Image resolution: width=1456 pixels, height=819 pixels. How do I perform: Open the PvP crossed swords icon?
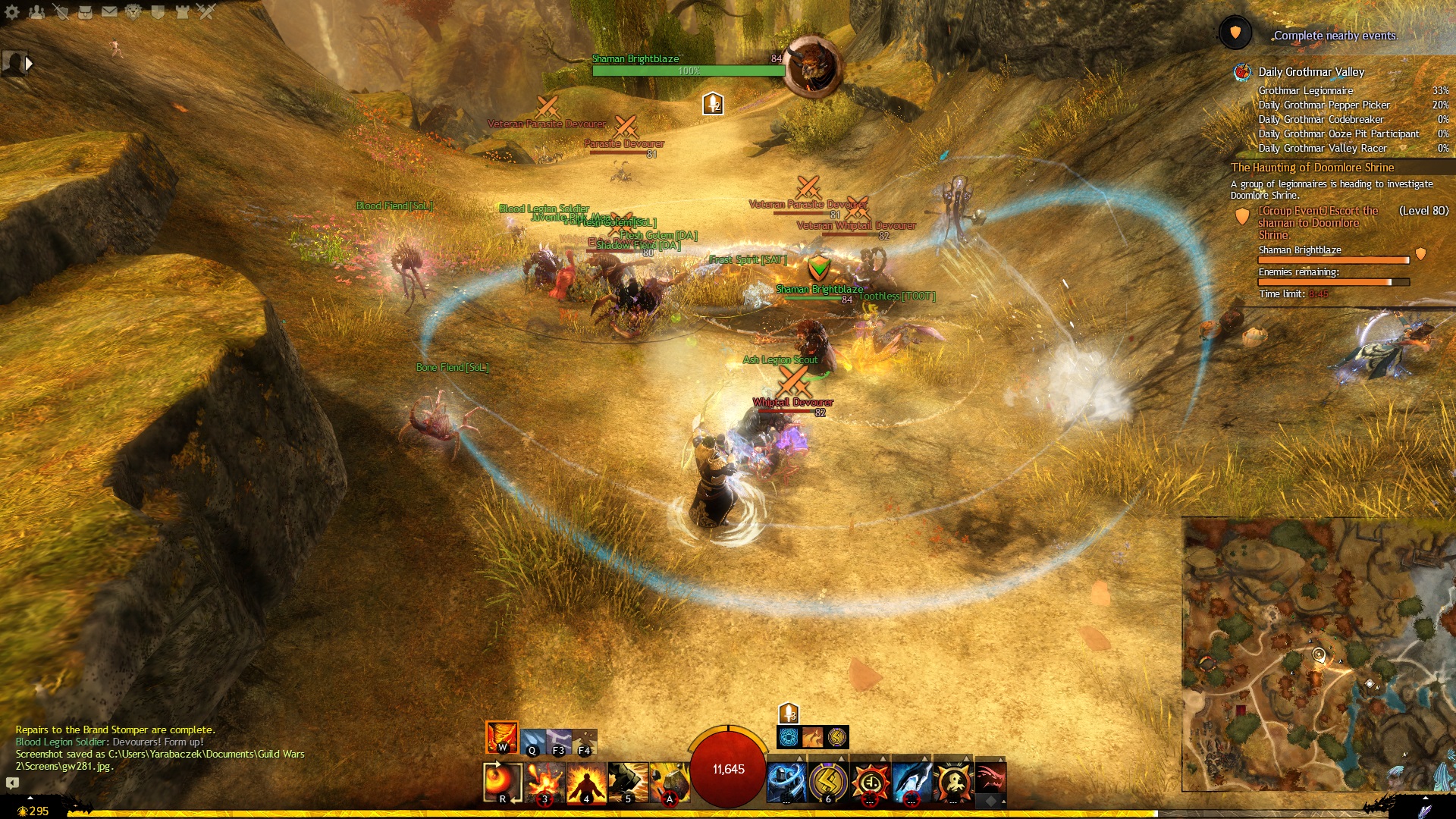pos(206,11)
